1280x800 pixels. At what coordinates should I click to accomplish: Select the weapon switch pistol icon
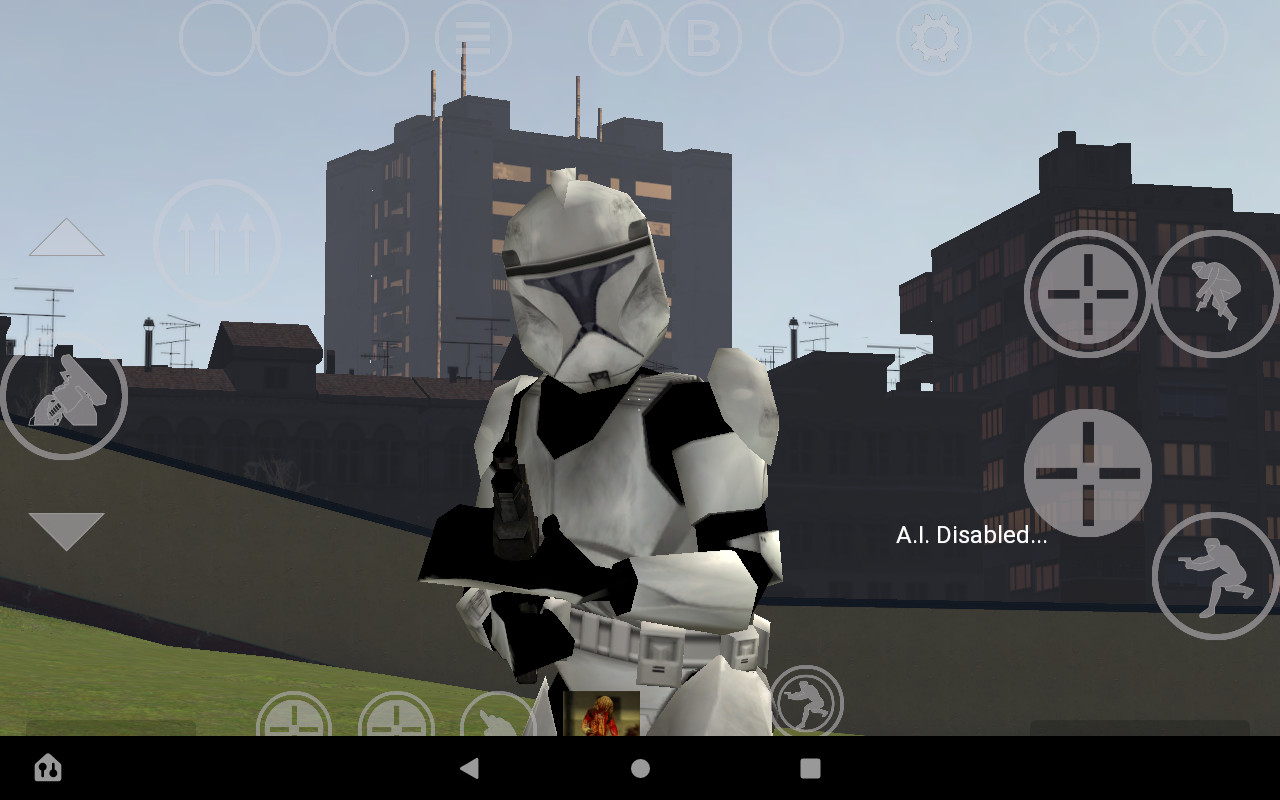click(x=64, y=397)
